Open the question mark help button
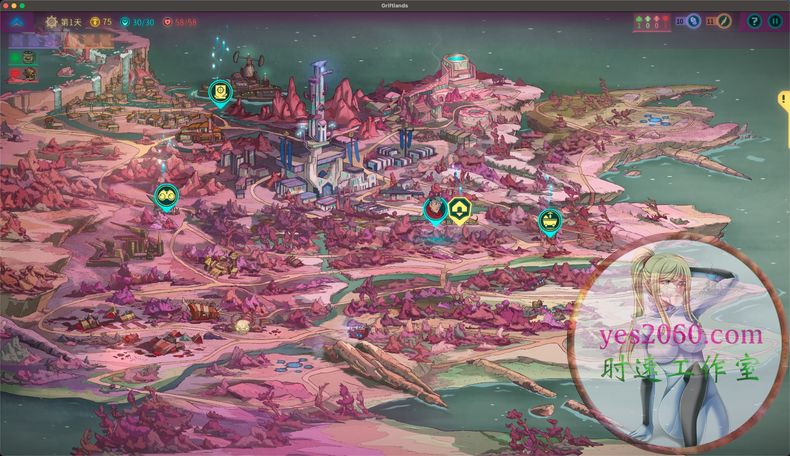This screenshot has width=790, height=456. pyautogui.click(x=754, y=21)
